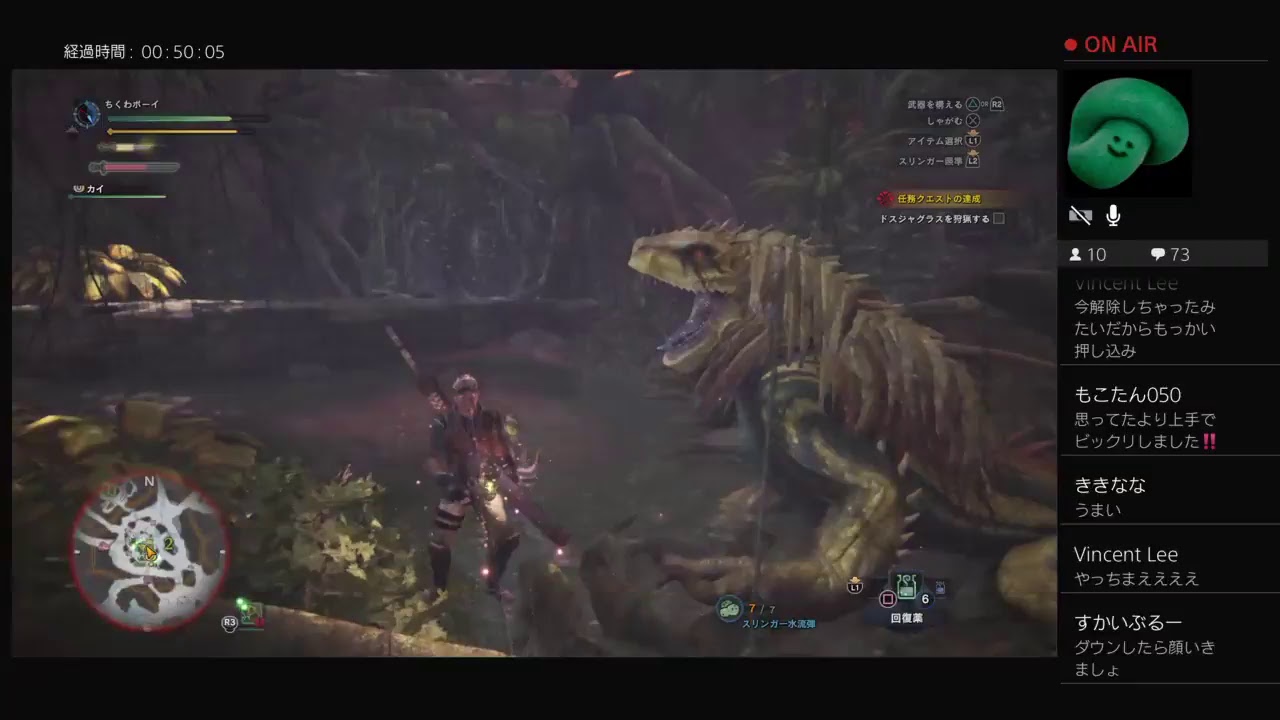Select the slinger water ammo icon
Screen dimensions: 1280x720
728,610
